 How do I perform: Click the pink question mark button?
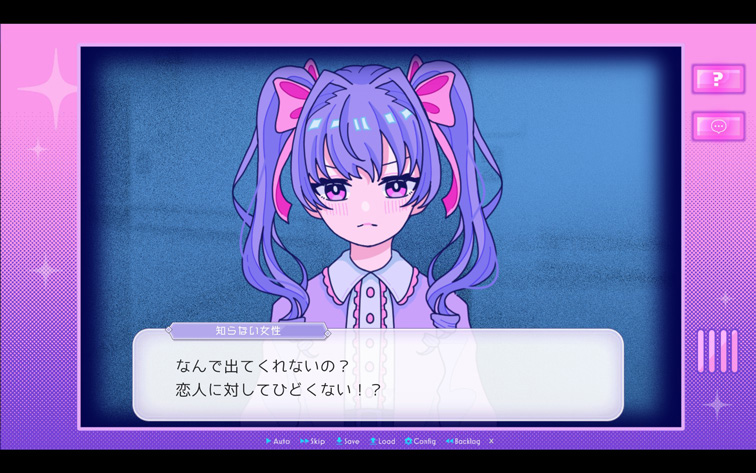point(718,79)
